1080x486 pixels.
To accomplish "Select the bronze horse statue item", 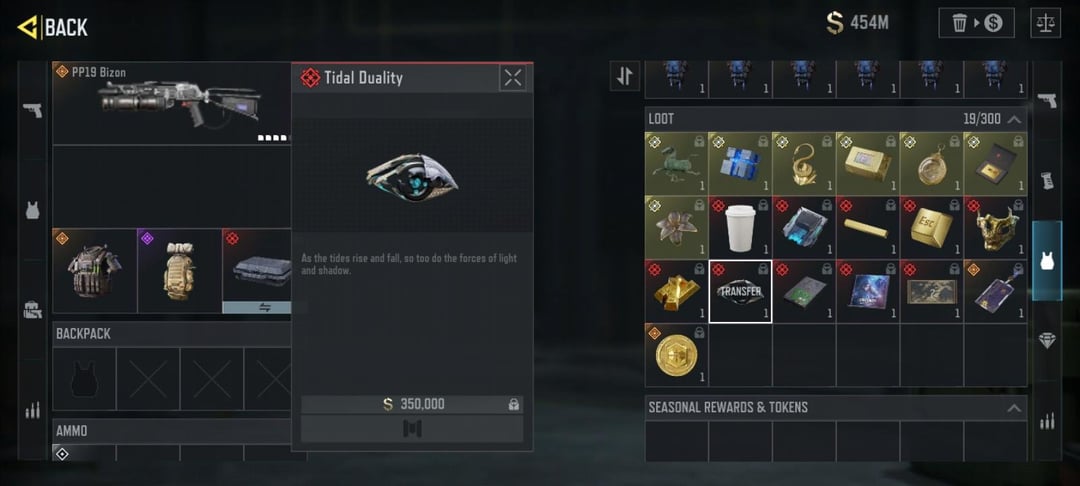I will [x=676, y=163].
